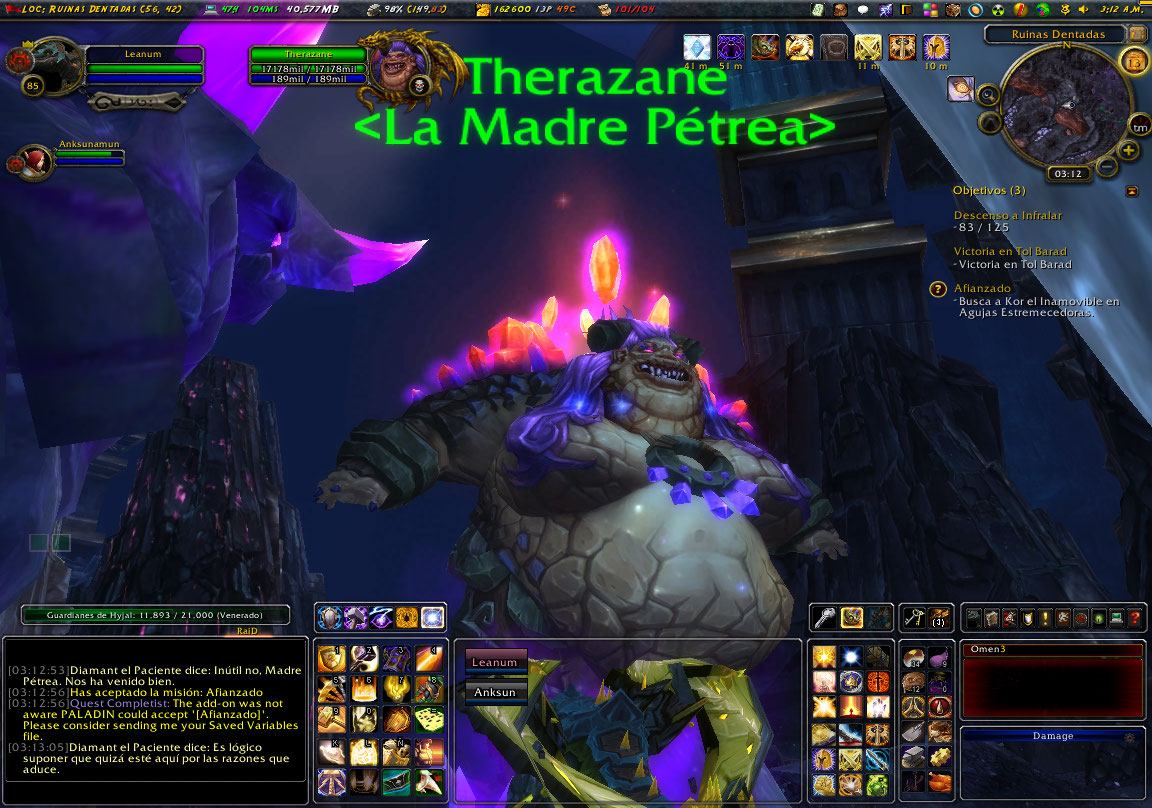
Task: Zoom out the minimap with the minus button
Action: coord(1107,166)
